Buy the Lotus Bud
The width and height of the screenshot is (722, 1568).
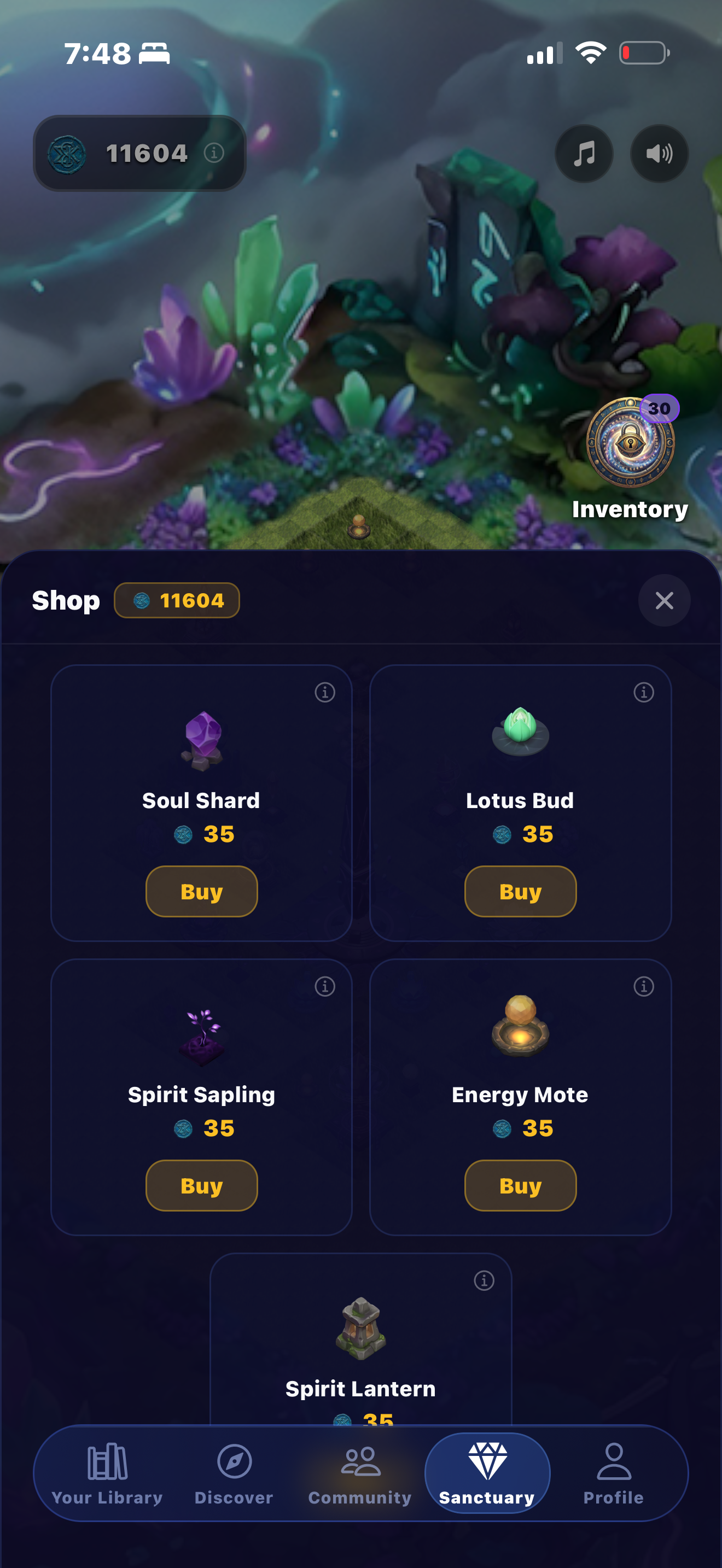pyautogui.click(x=520, y=891)
